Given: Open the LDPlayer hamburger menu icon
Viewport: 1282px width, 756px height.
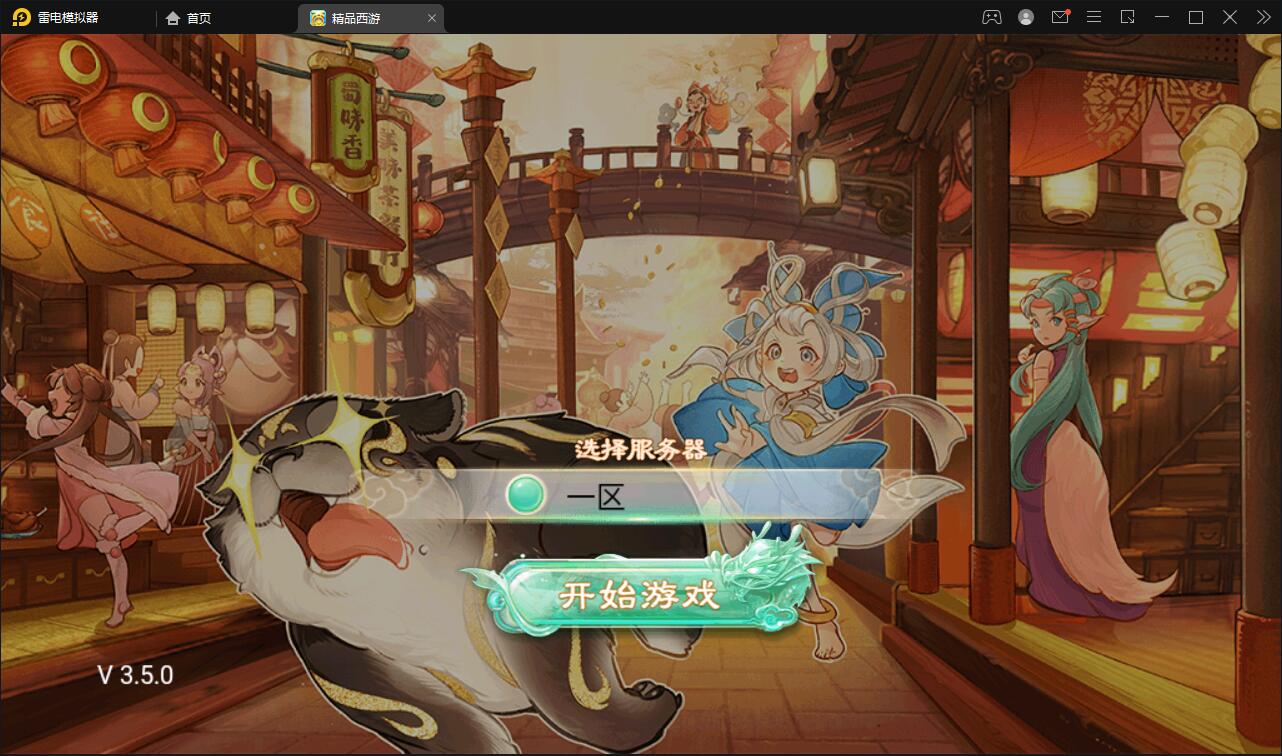Looking at the screenshot, I should 1094,17.
